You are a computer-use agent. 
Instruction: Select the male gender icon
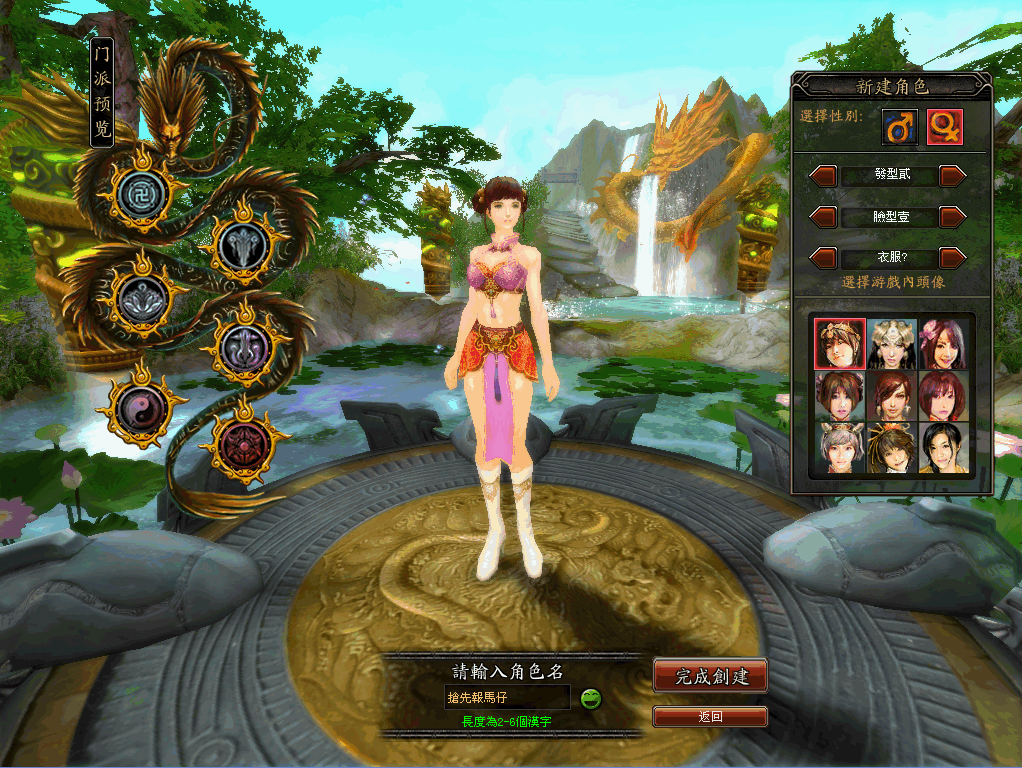click(x=899, y=127)
